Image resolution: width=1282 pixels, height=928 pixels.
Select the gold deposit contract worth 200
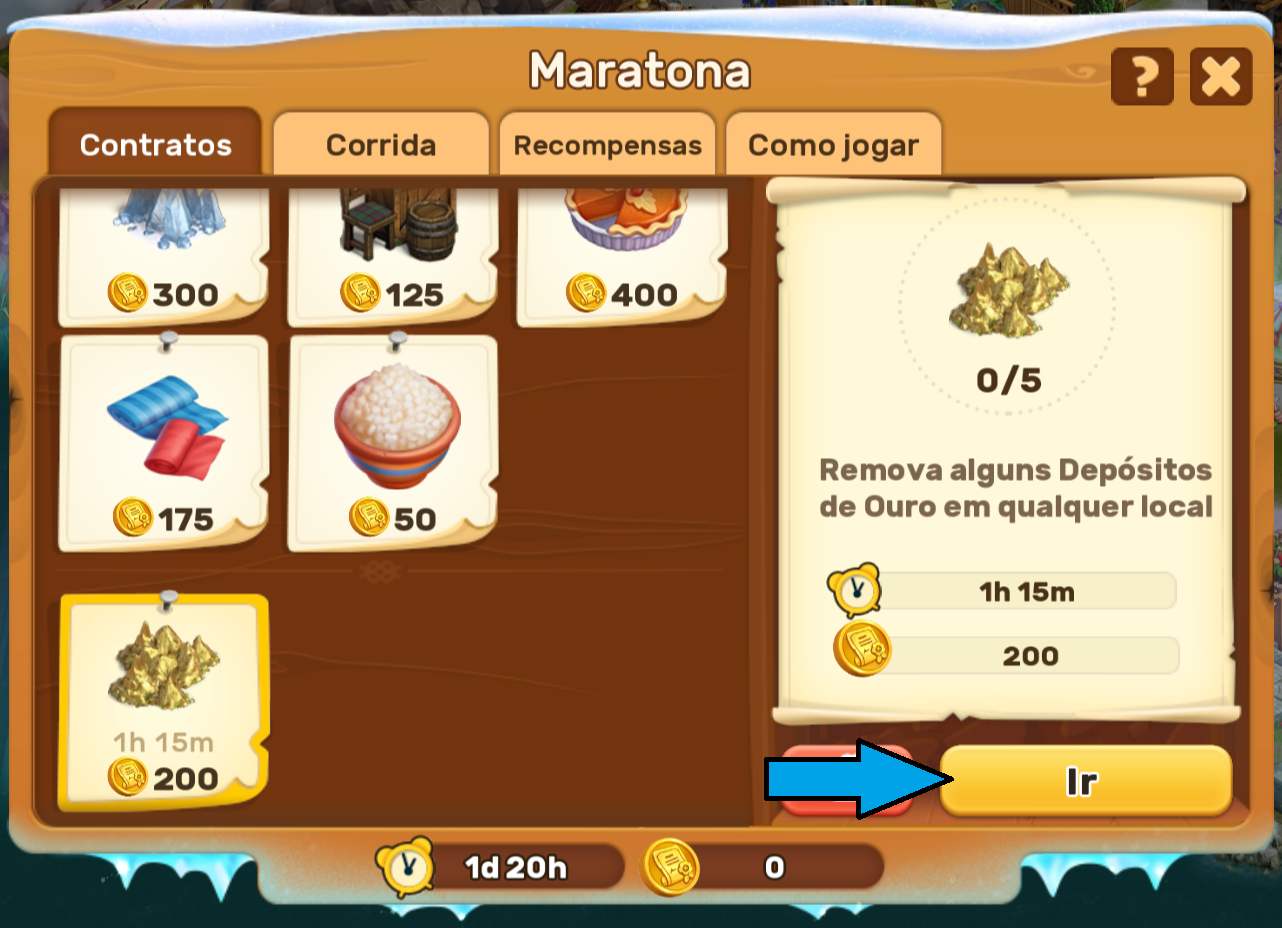coord(164,702)
